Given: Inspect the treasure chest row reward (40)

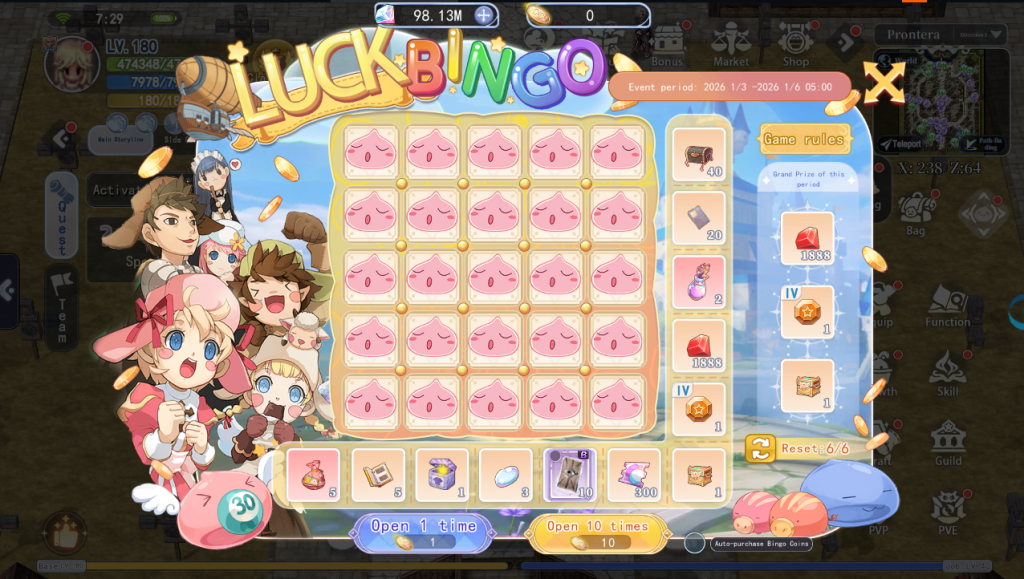Looking at the screenshot, I should 698,154.
